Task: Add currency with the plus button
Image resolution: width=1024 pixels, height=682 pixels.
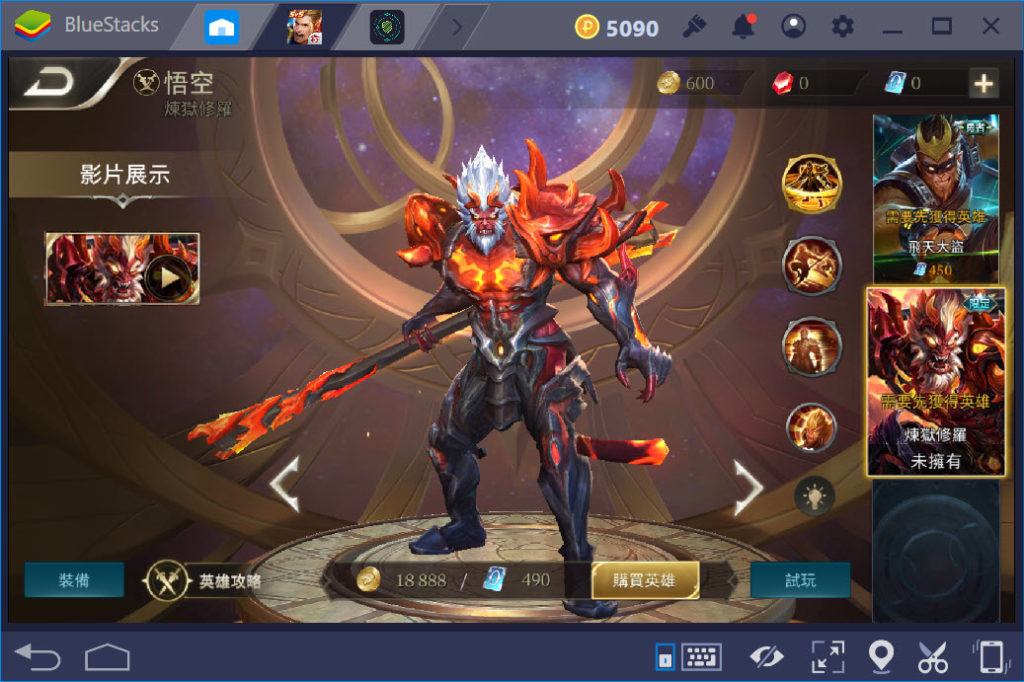Action: (984, 84)
